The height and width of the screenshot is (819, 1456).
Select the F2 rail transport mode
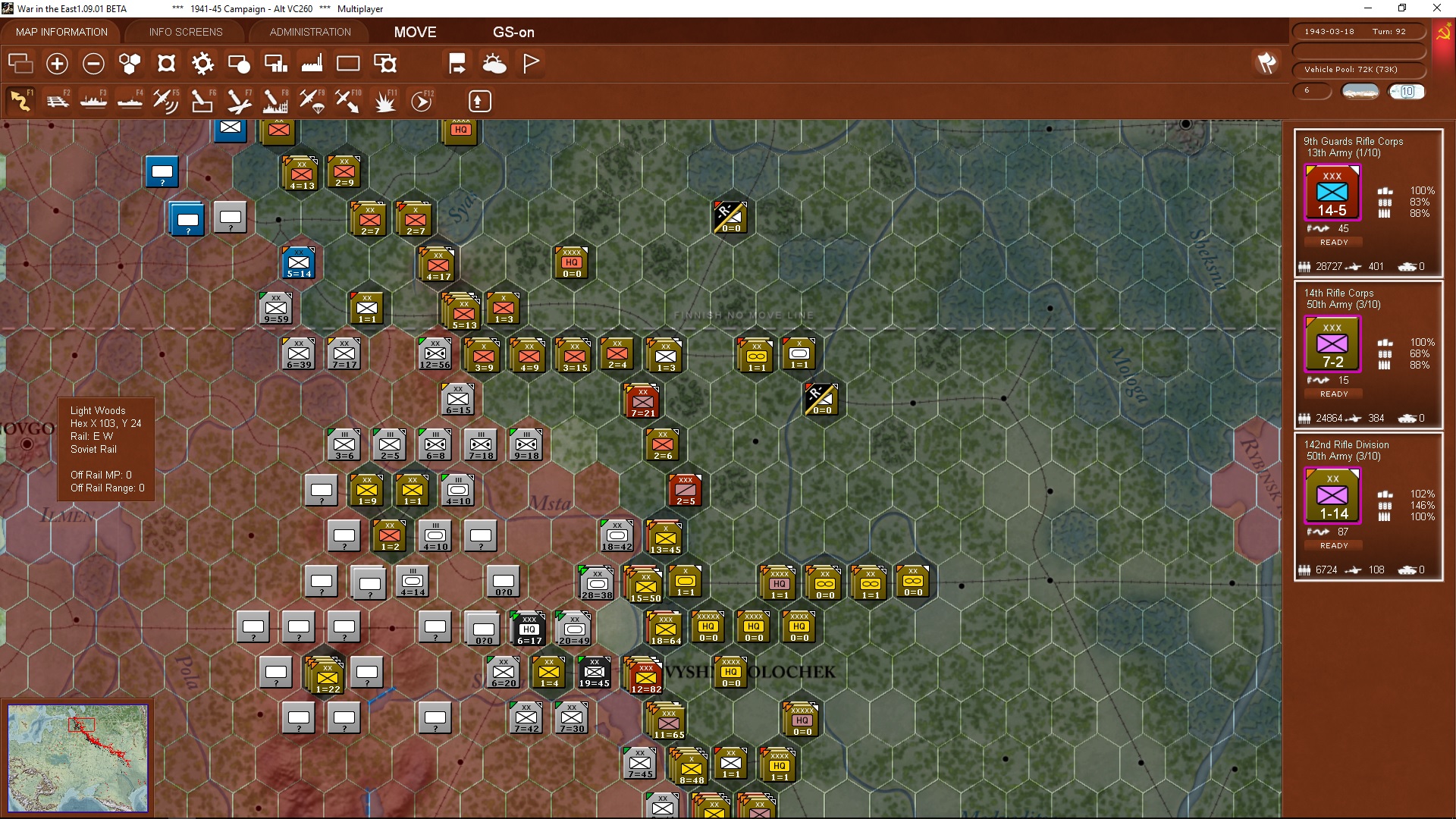(58, 101)
